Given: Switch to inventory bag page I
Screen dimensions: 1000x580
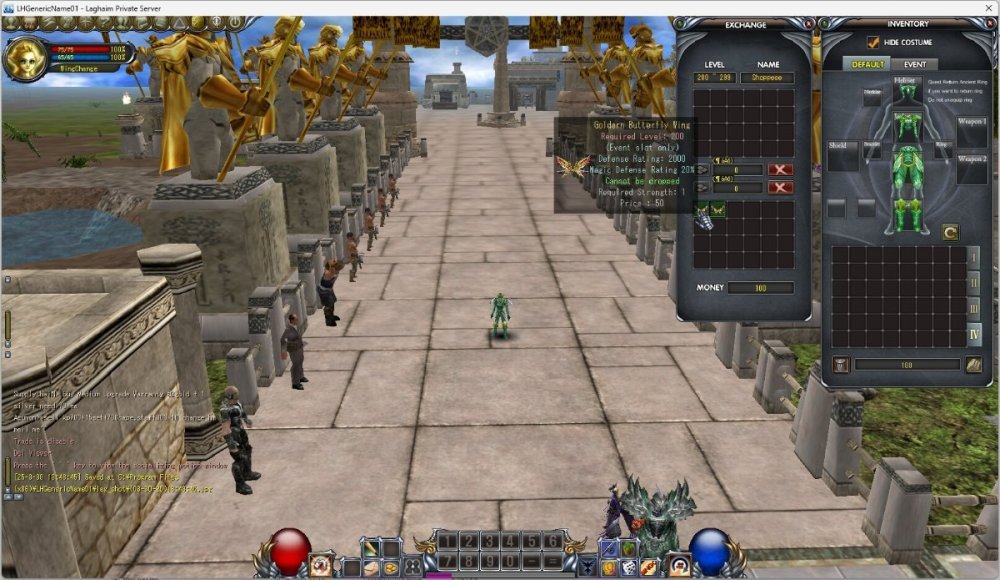Looking at the screenshot, I should 974,256.
